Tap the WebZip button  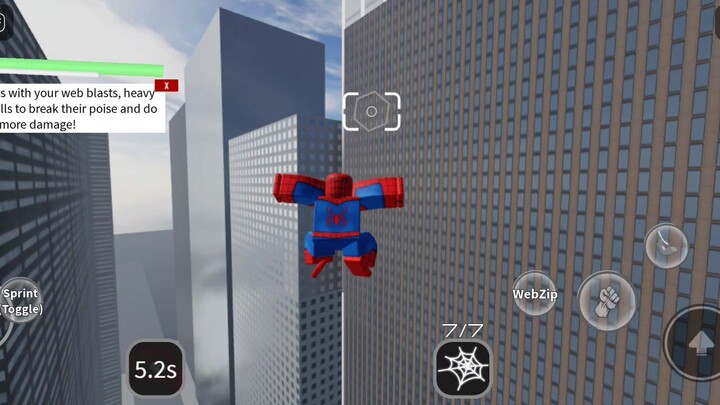pos(535,294)
